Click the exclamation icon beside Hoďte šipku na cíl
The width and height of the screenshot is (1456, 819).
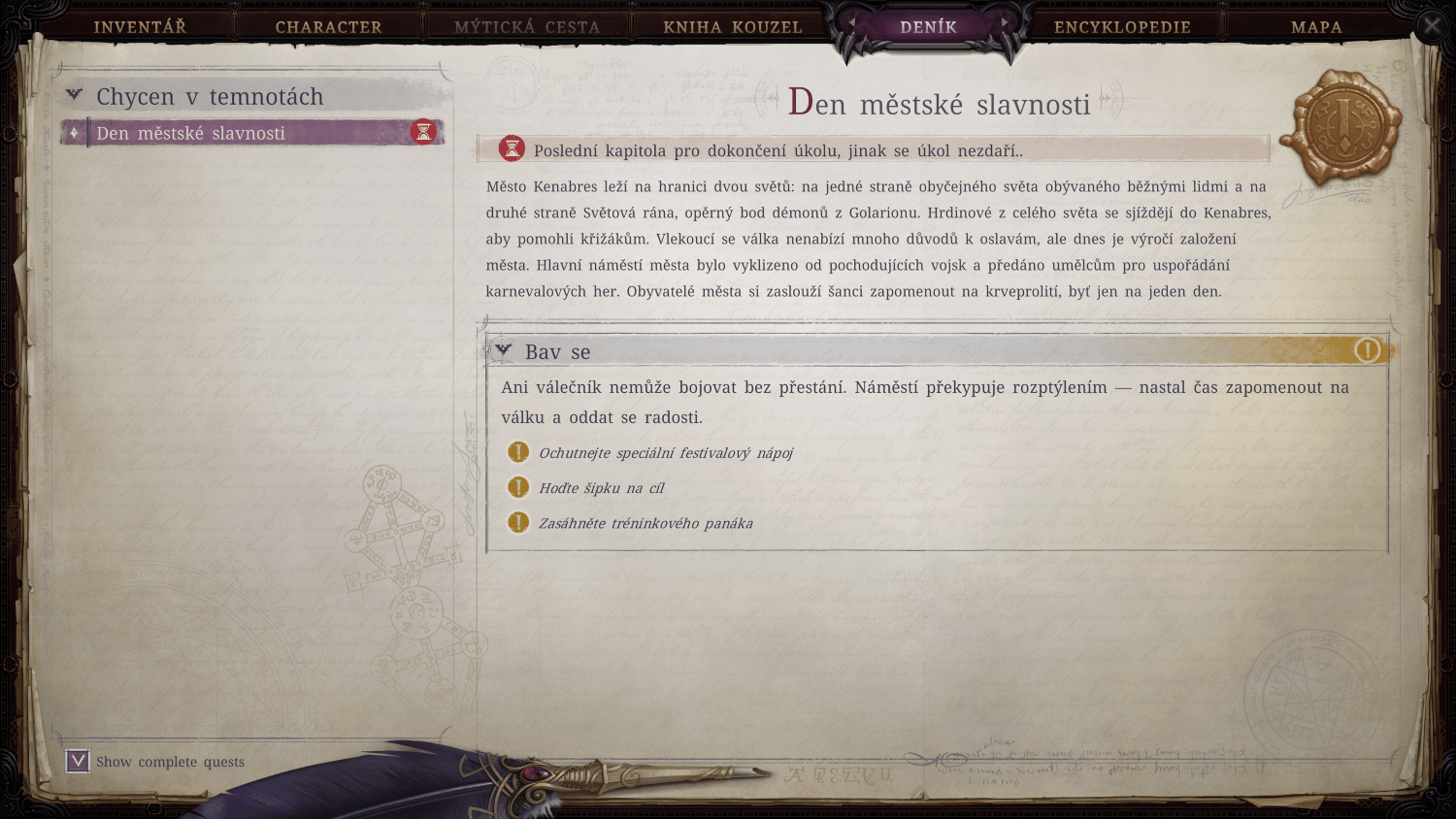pyautogui.click(x=517, y=487)
